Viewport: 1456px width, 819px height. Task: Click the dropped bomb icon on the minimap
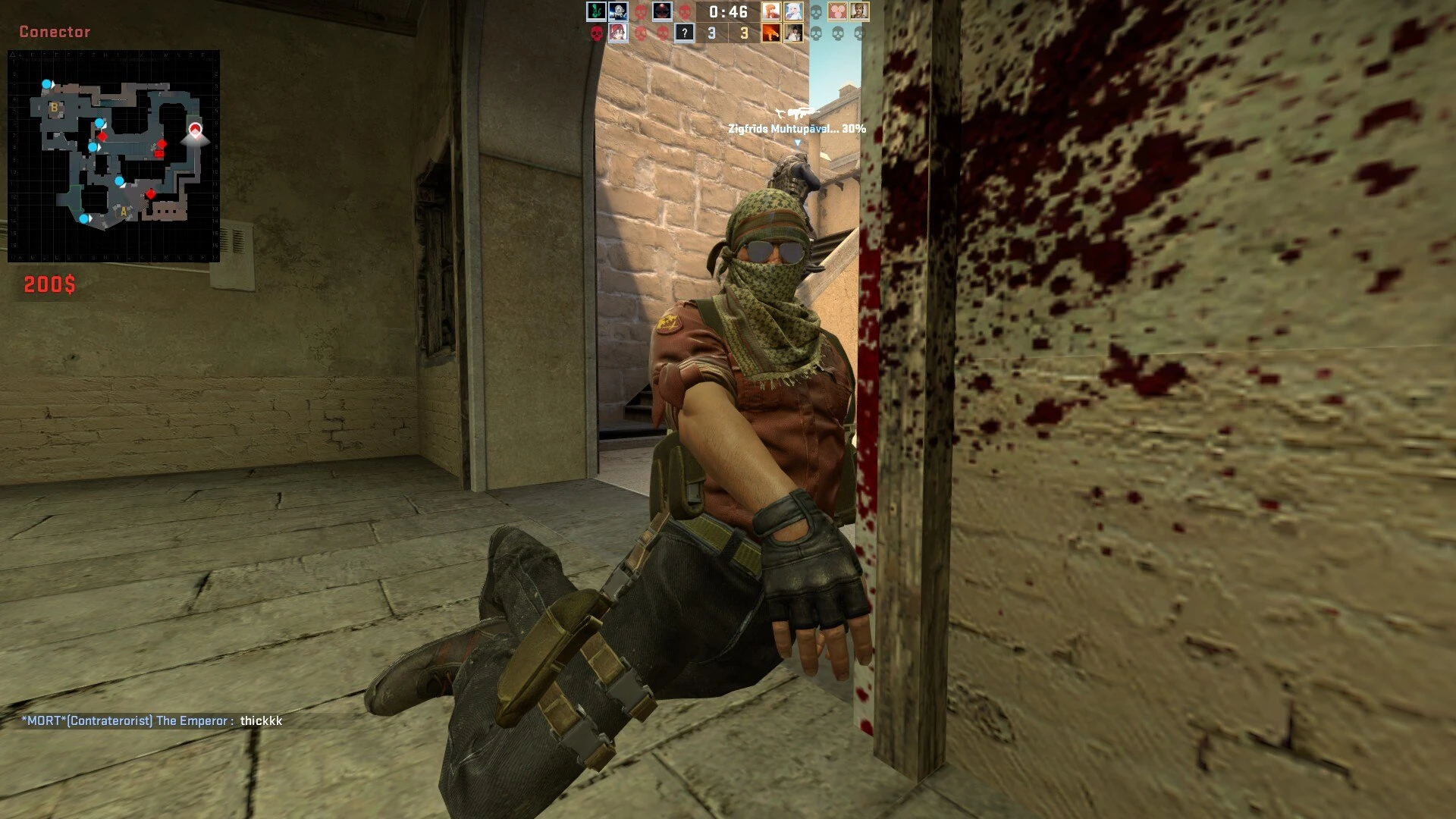159,154
